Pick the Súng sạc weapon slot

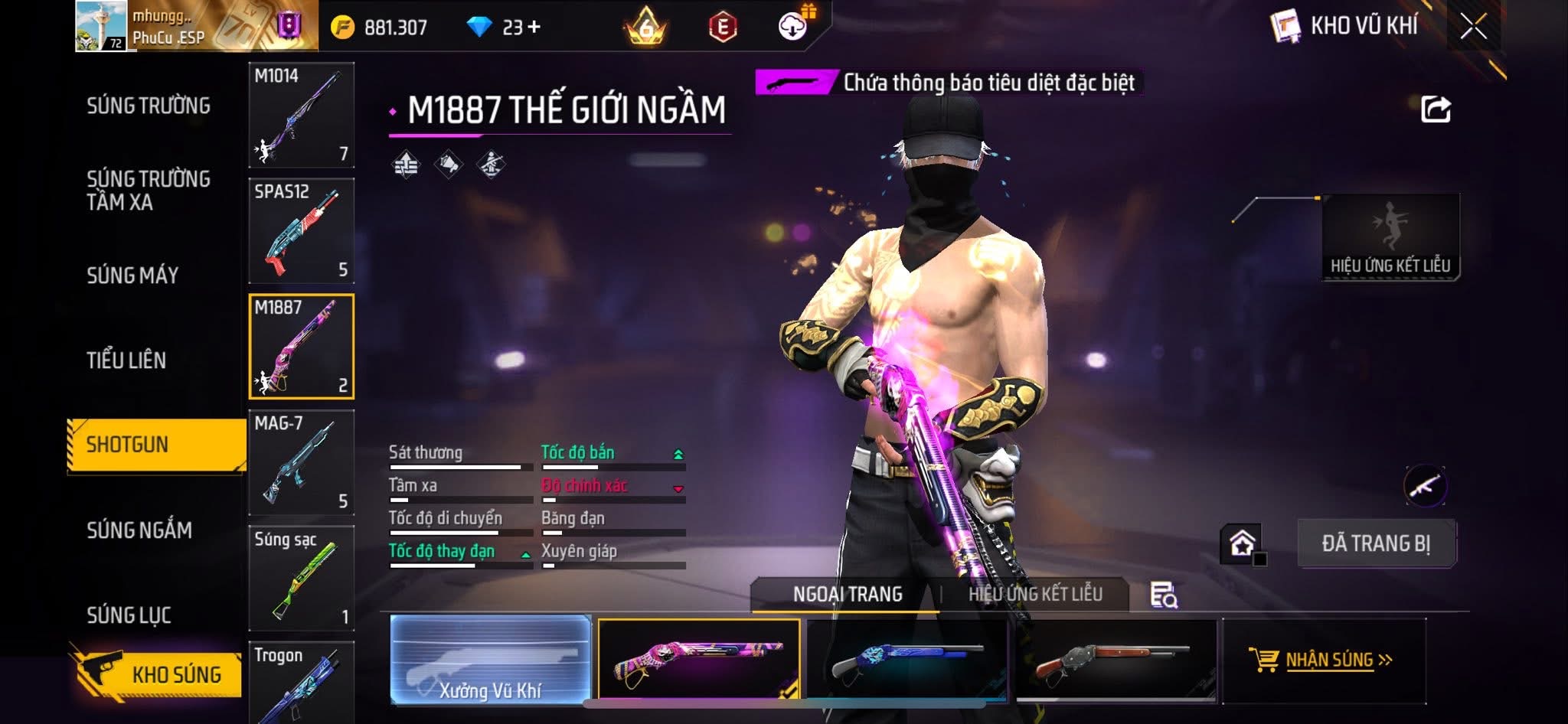[x=302, y=579]
